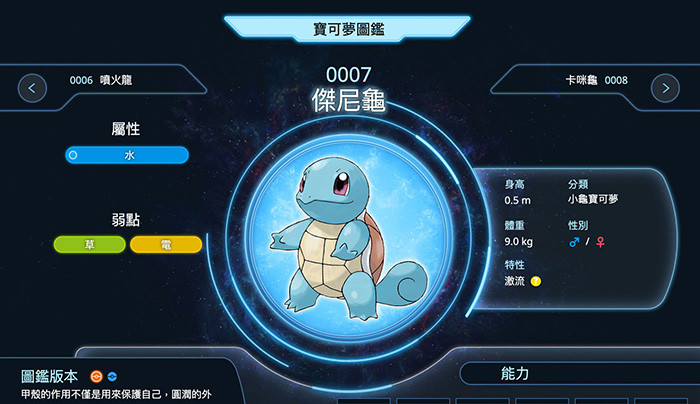This screenshot has height=404, width=700.
Task: Switch to the orange Poké Ball version
Action: pyautogui.click(x=96, y=376)
